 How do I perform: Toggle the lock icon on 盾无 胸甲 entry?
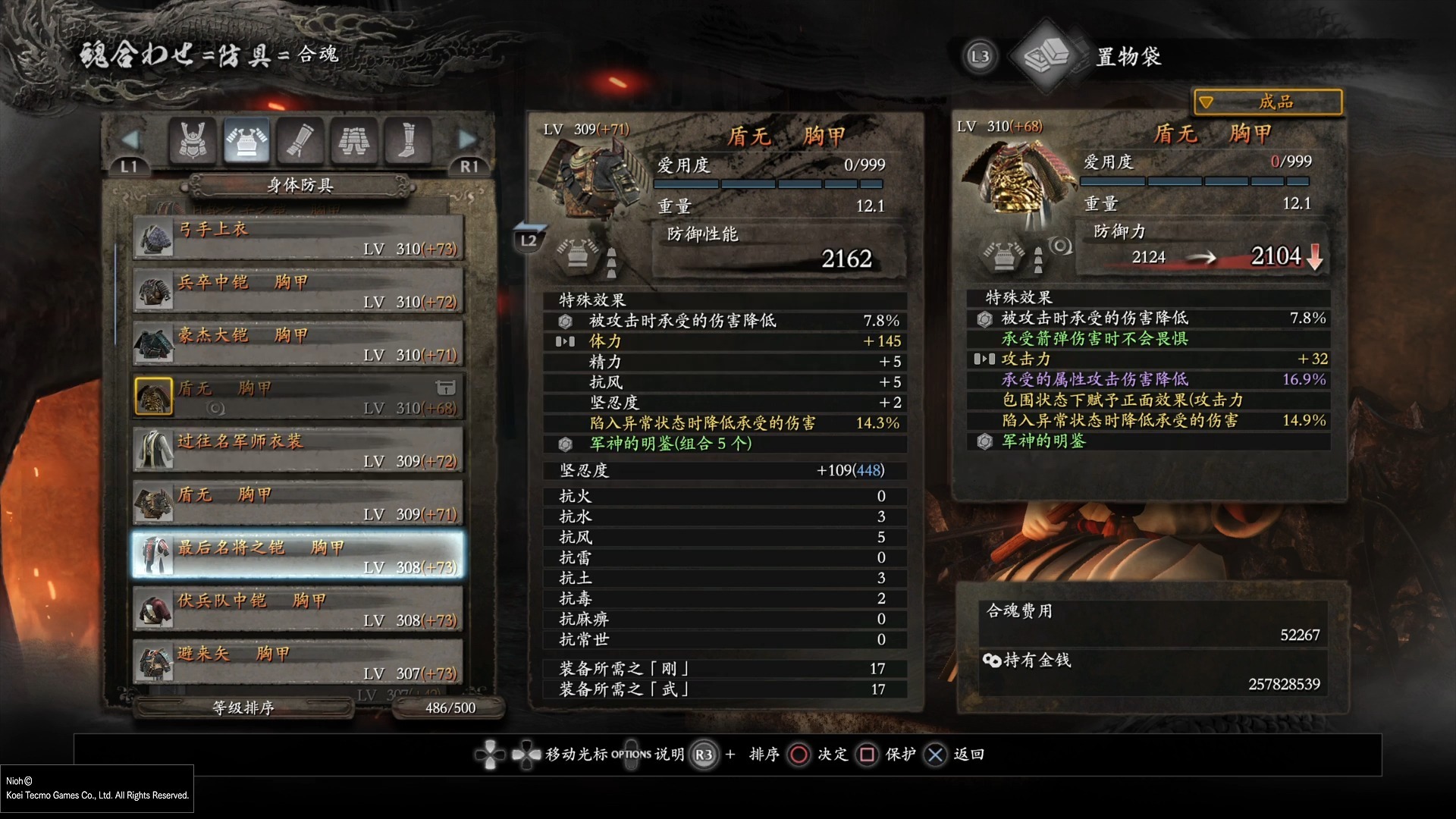pyautogui.click(x=446, y=387)
